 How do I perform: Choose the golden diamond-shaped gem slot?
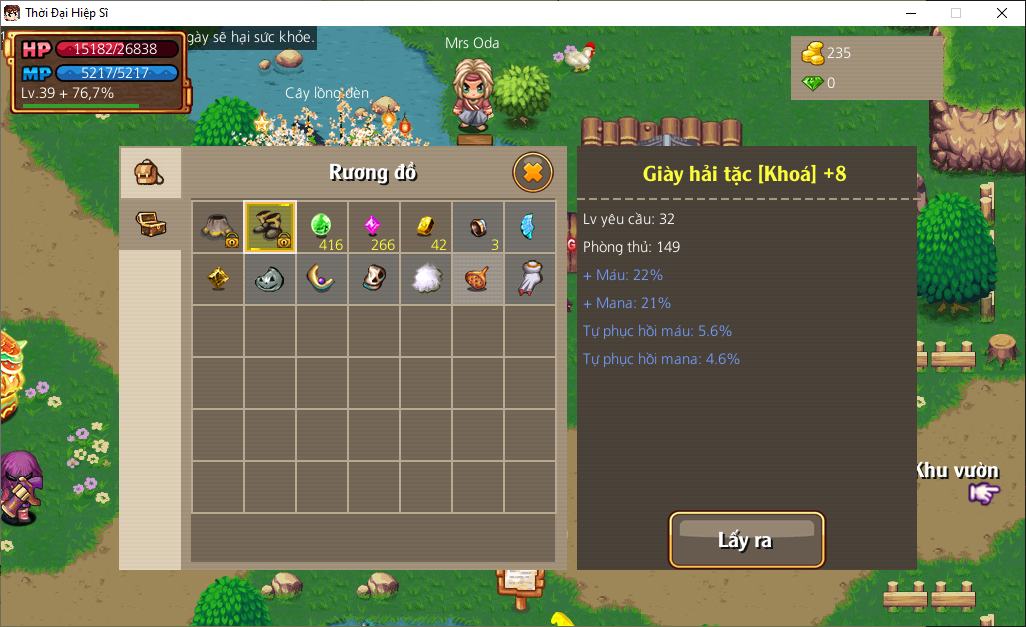(x=218, y=279)
